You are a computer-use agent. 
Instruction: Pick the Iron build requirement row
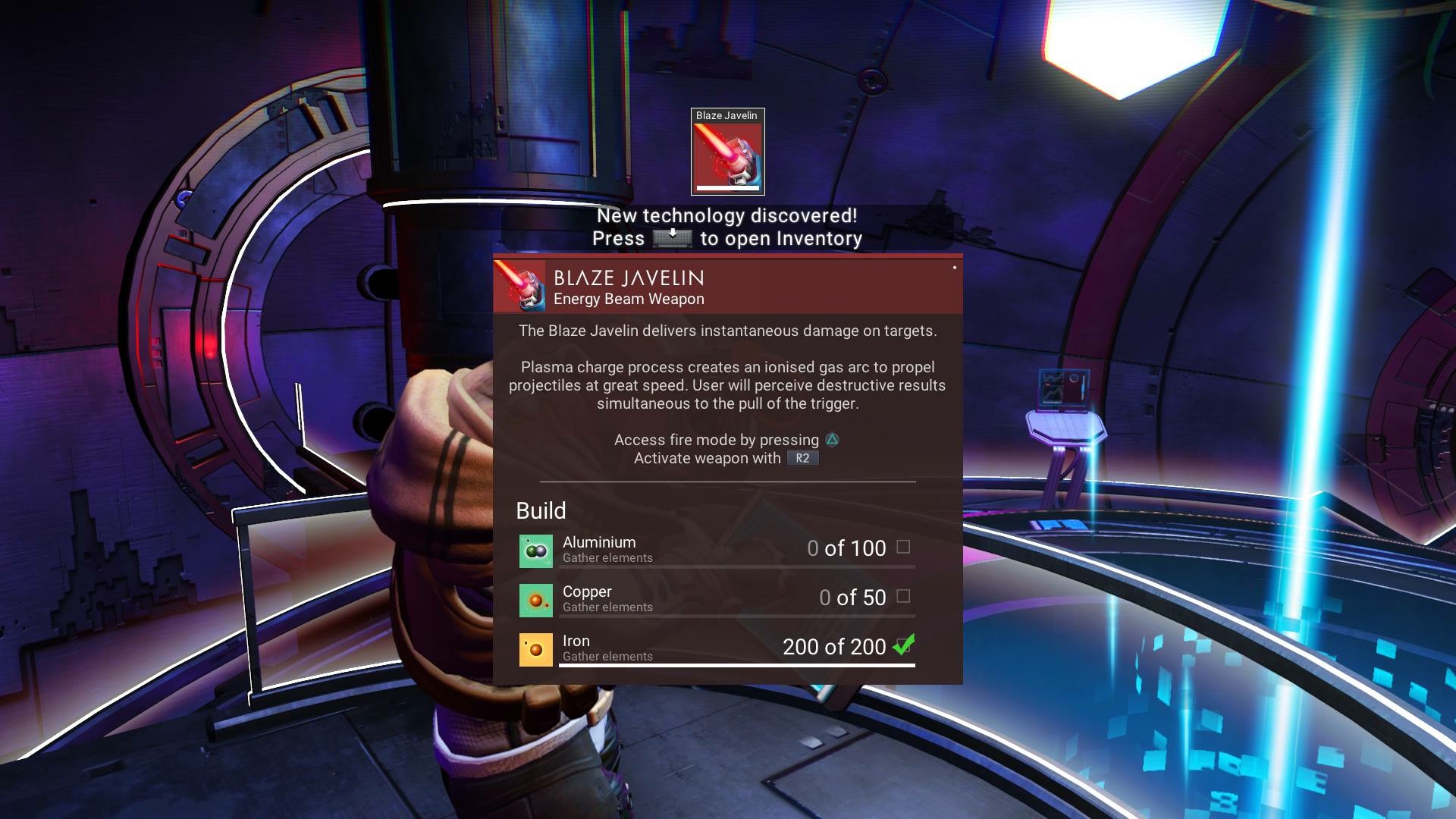[x=717, y=648]
